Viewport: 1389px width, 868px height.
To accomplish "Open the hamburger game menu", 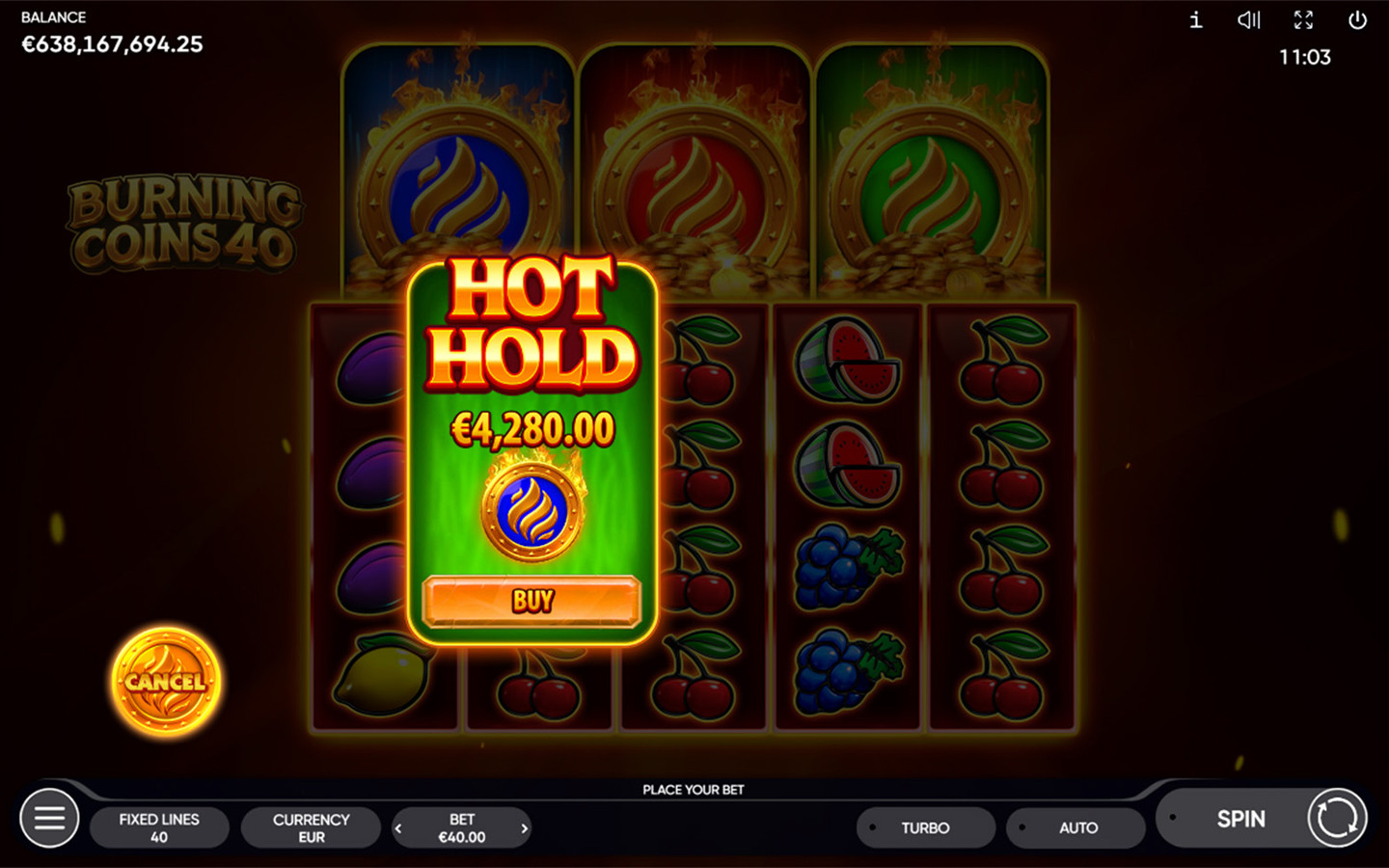I will click(49, 818).
